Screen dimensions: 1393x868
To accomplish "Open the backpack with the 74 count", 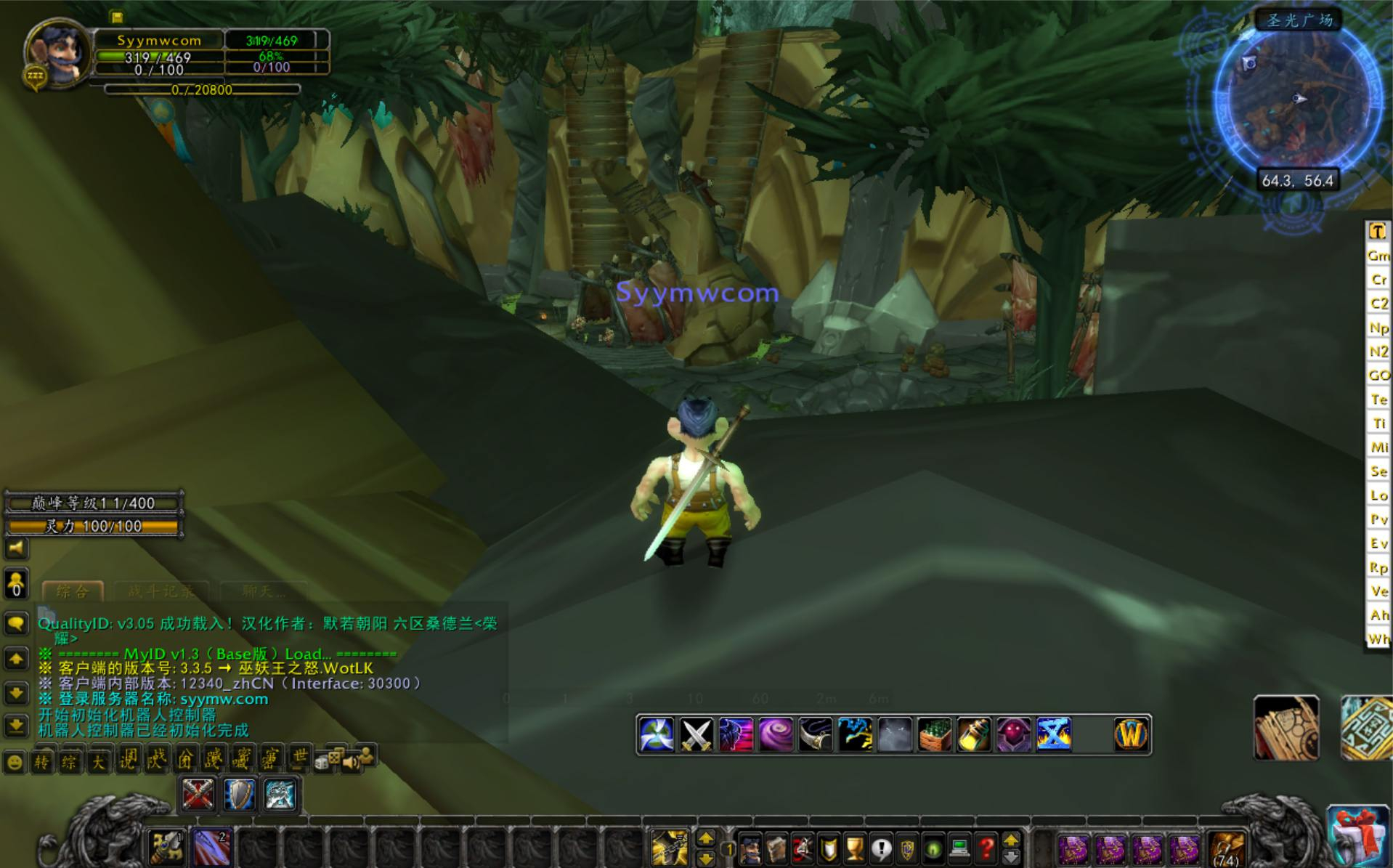I will click(1227, 848).
